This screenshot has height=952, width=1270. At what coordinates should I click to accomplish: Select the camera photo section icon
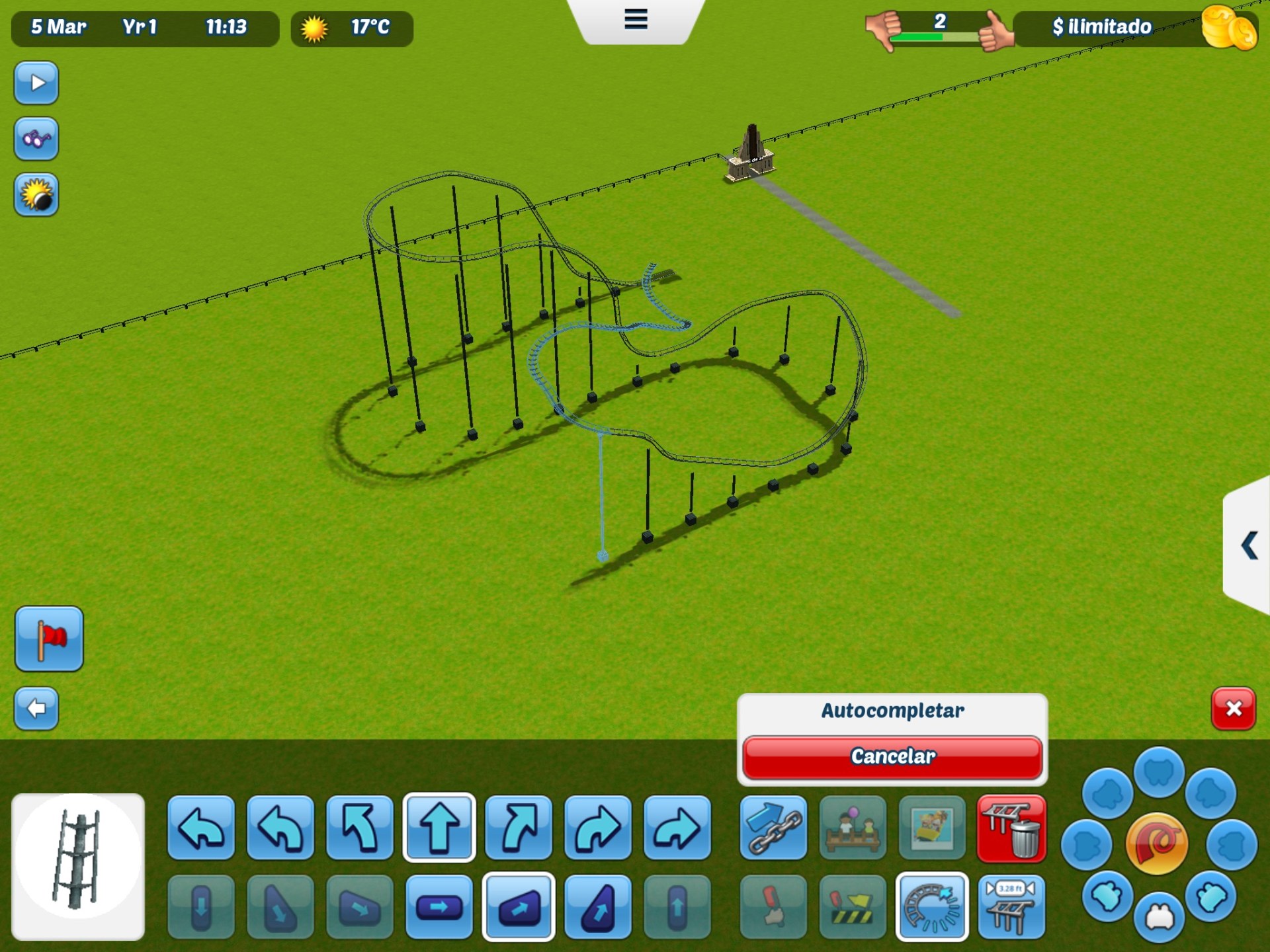931,830
